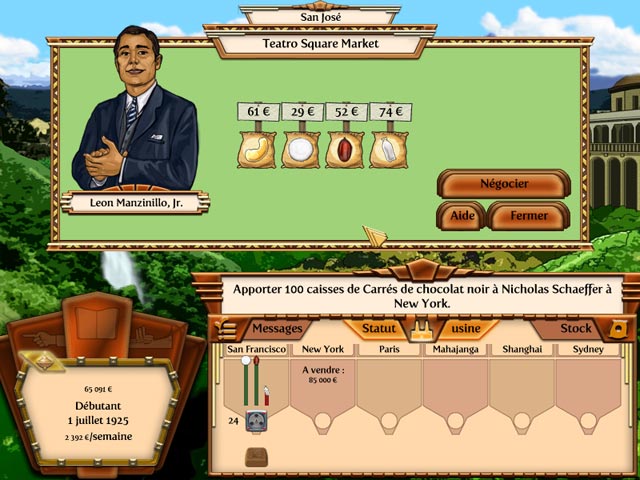The image size is (640, 480).
Task: Select the cashew sack priced 61 €
Action: 256,150
